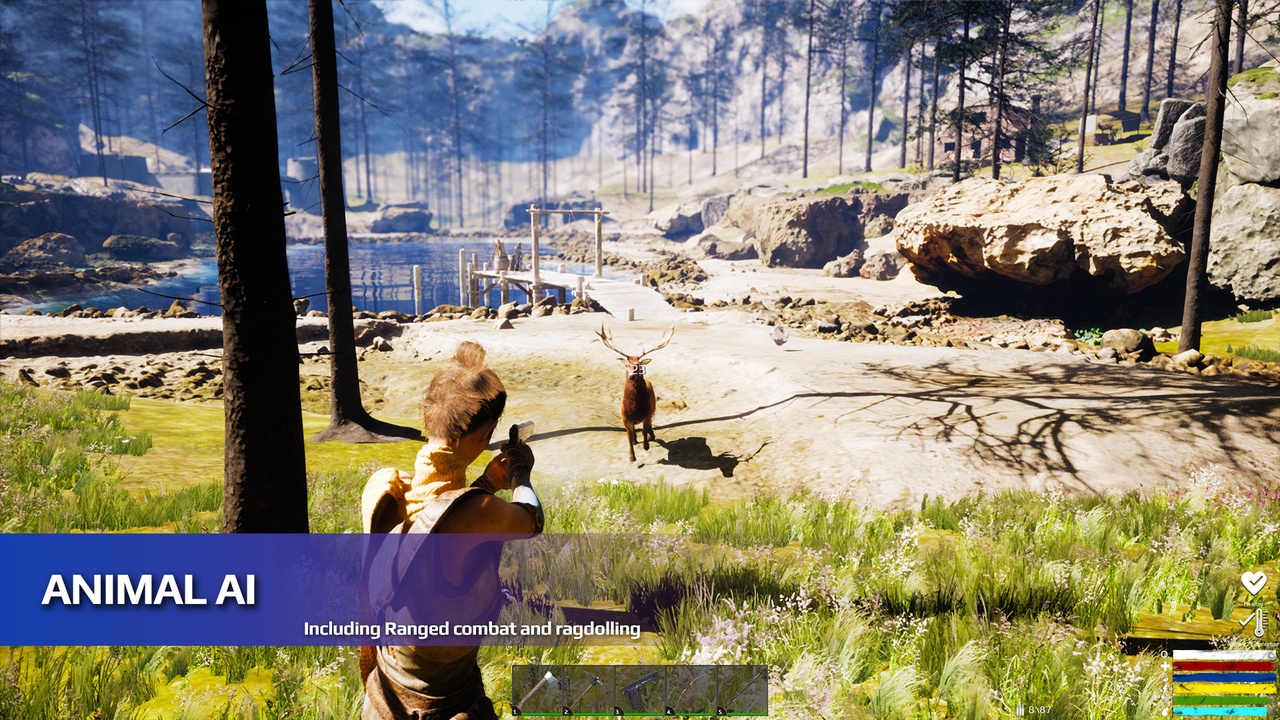Equip the pistol in hotbar slot 3
This screenshot has height=720, width=1280.
pos(638,689)
